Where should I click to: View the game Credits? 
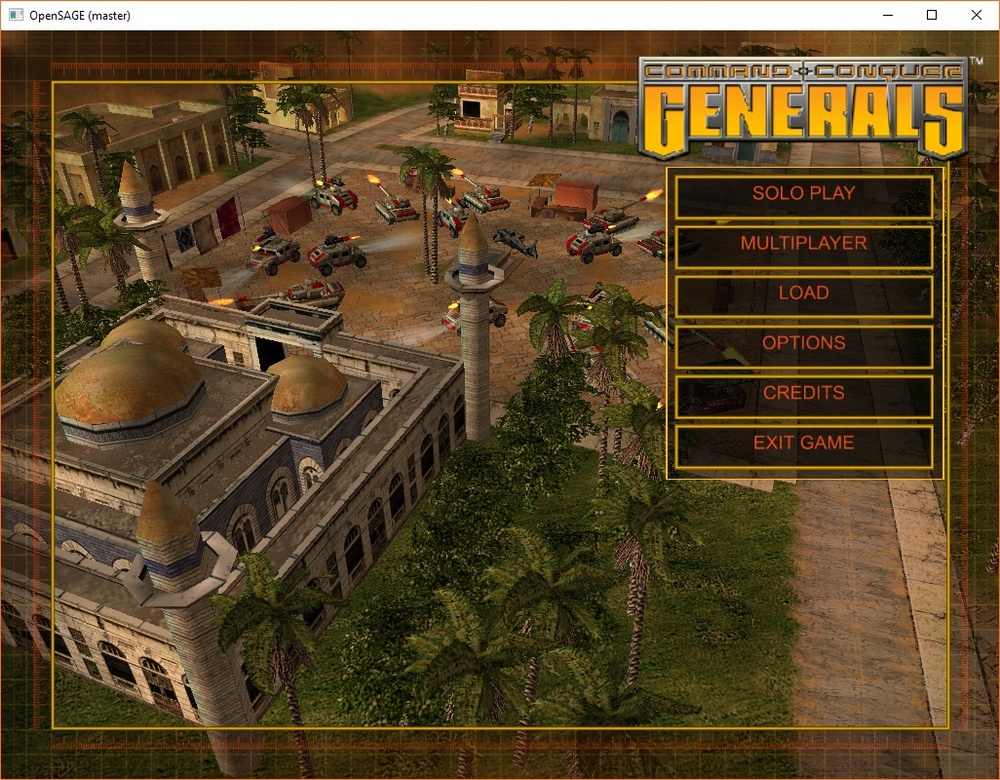tap(804, 394)
